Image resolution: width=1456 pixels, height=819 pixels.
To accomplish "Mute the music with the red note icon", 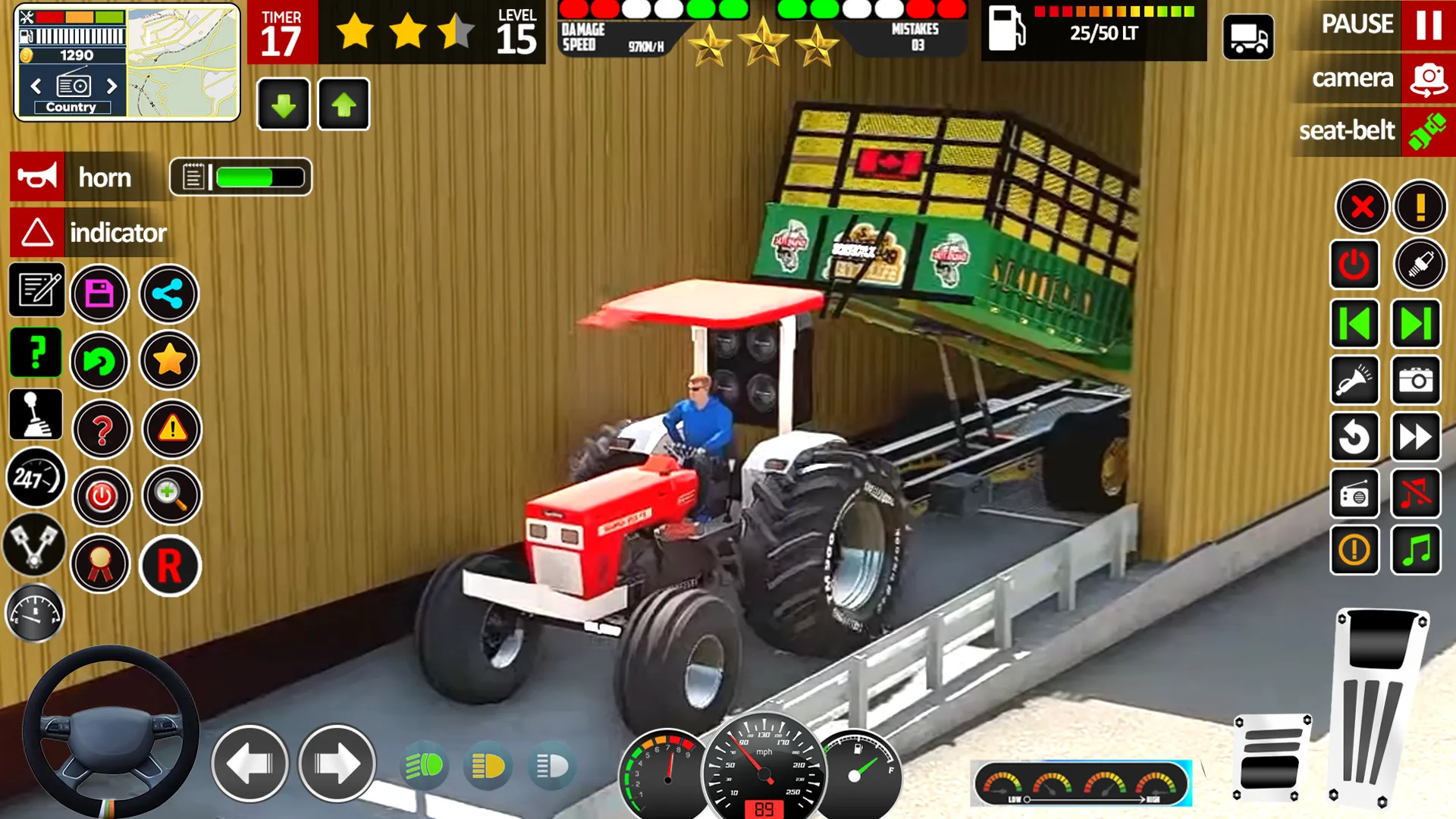I will click(x=1417, y=494).
